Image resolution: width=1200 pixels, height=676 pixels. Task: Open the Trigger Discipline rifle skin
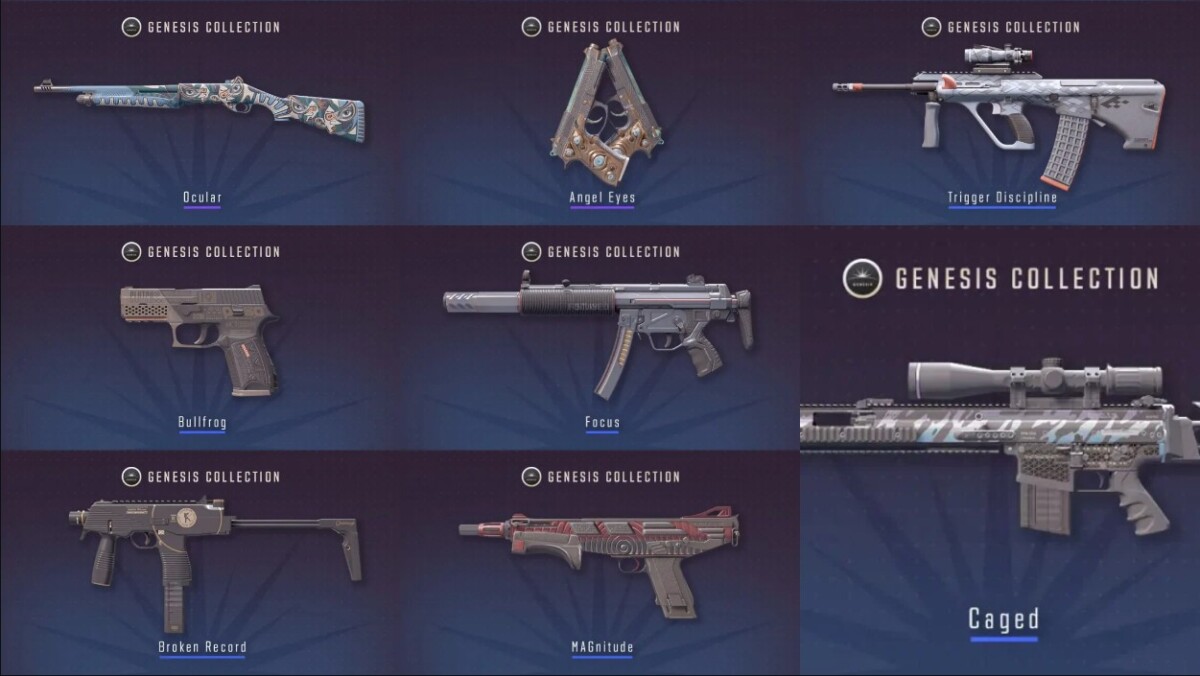pos(1000,110)
